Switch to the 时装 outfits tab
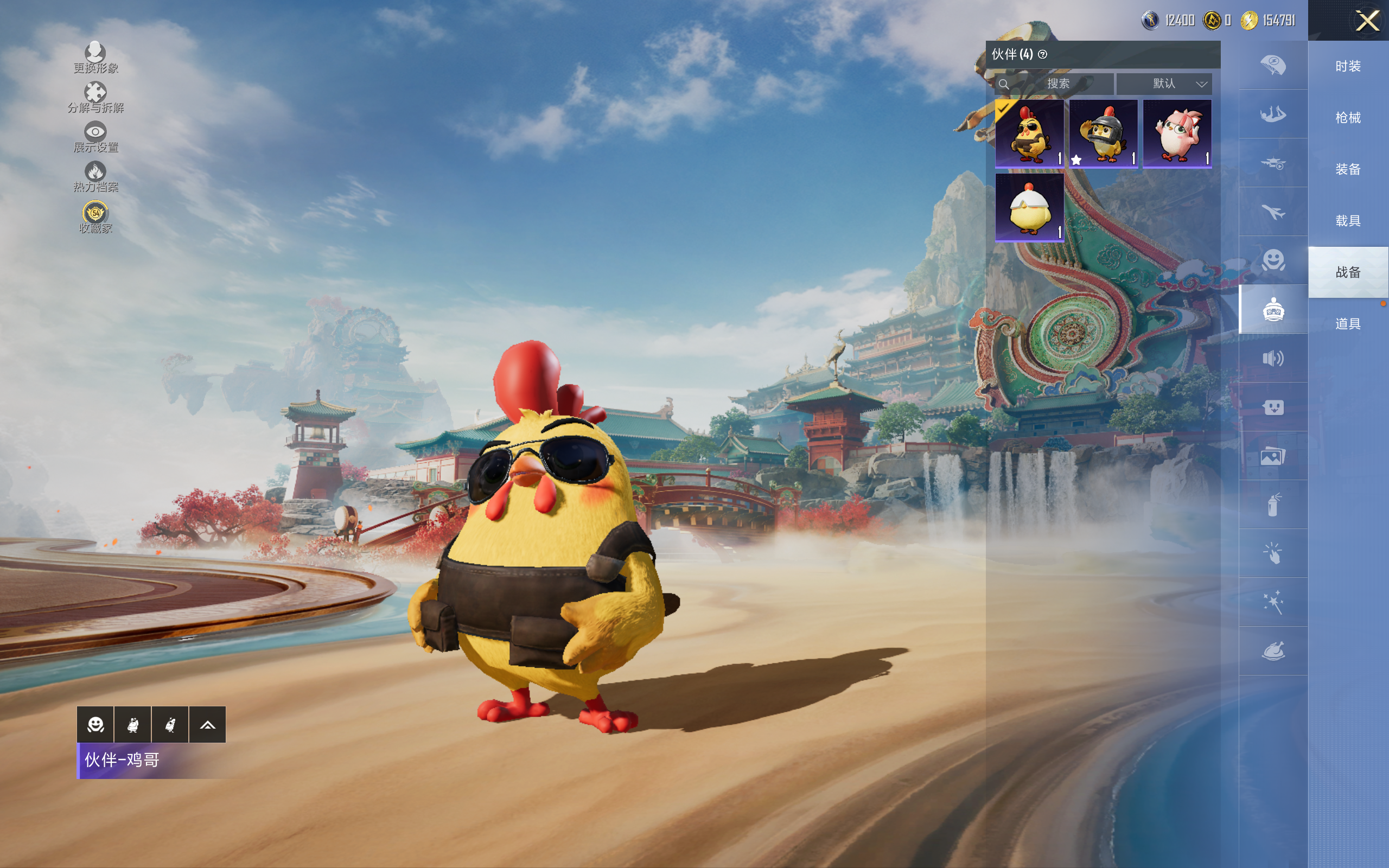The height and width of the screenshot is (868, 1389). coord(1348,67)
